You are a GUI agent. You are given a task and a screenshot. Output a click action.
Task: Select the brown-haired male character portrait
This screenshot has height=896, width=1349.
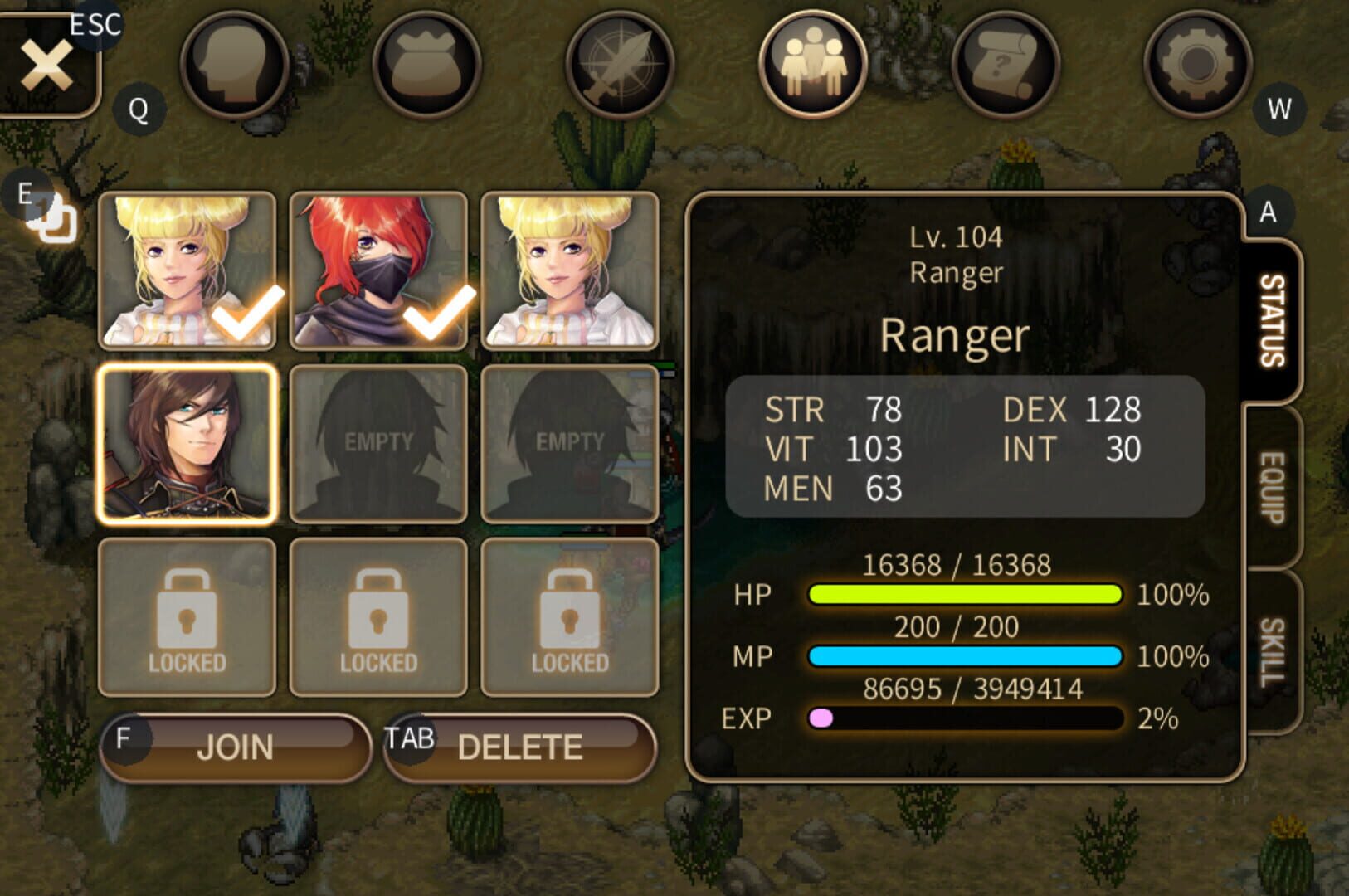click(x=186, y=441)
